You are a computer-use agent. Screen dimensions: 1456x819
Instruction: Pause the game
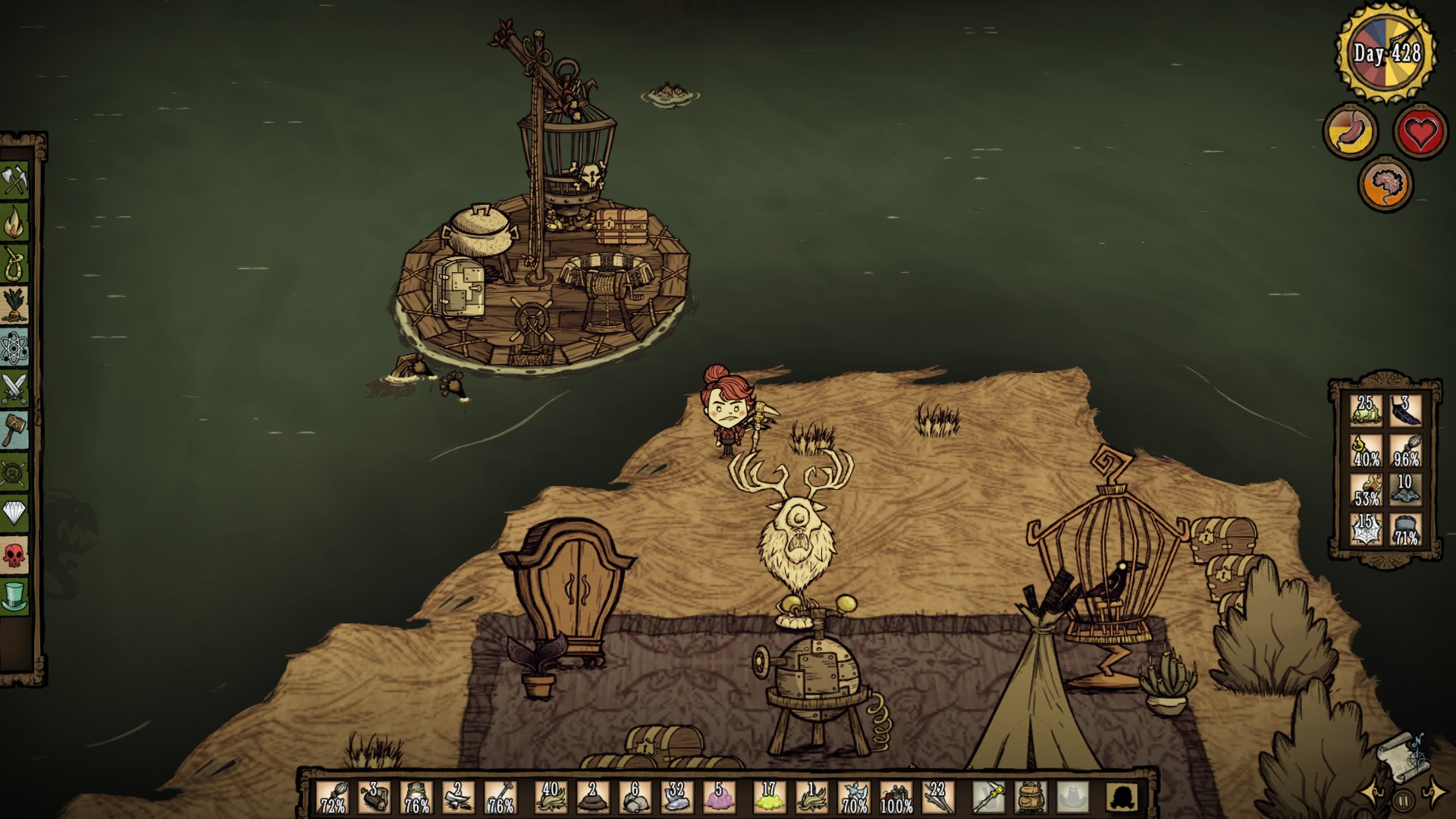point(1404,800)
